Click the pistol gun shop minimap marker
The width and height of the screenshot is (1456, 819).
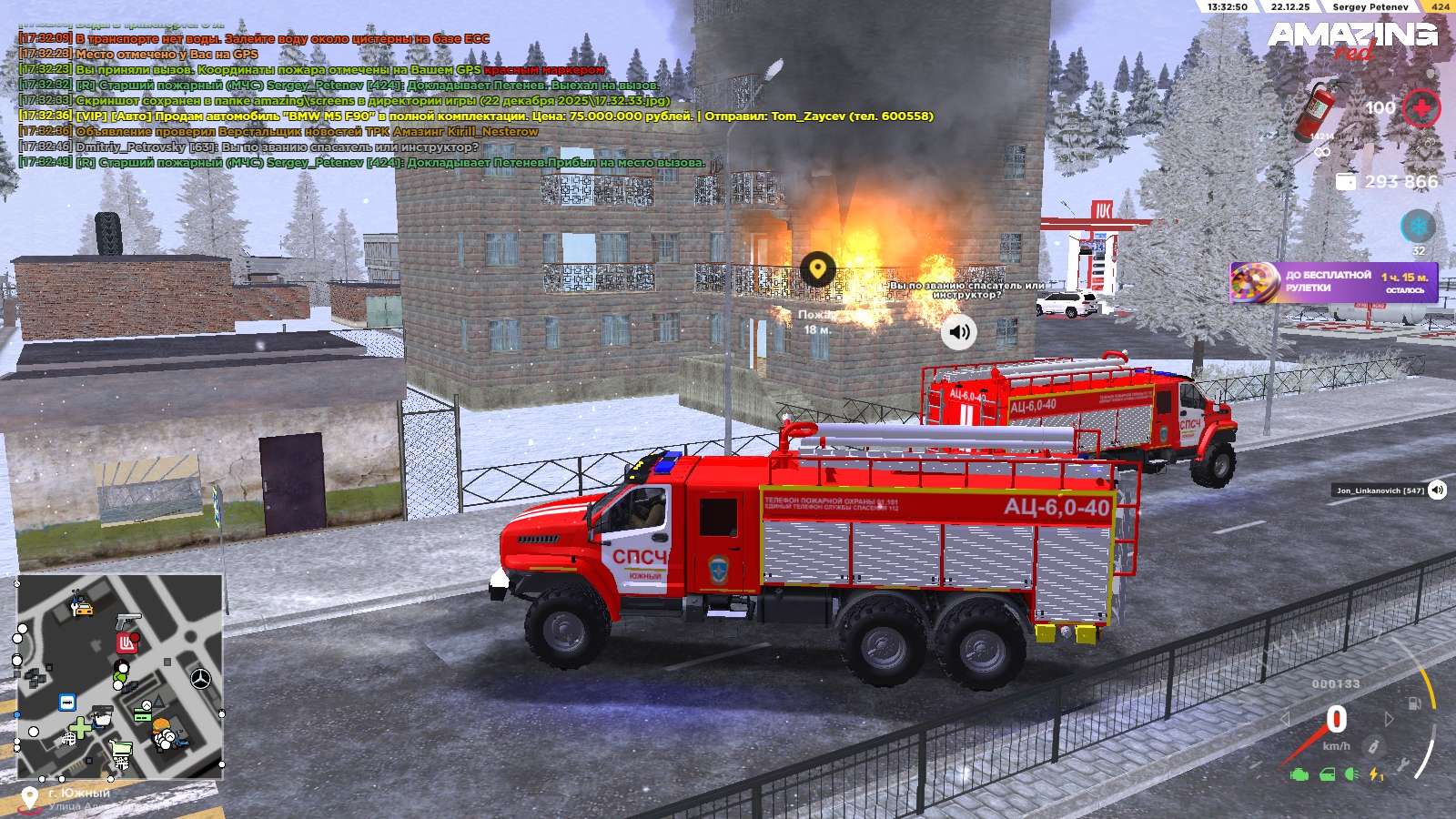click(127, 621)
